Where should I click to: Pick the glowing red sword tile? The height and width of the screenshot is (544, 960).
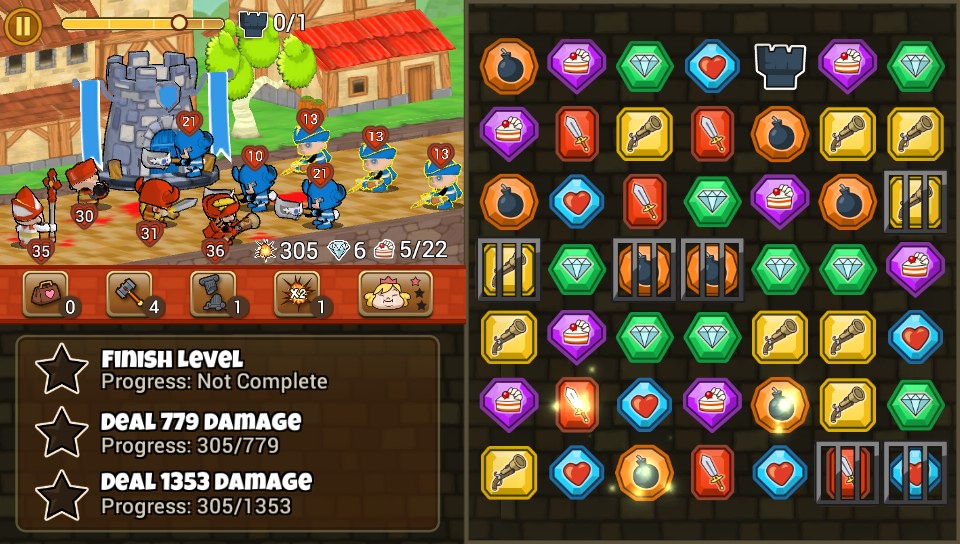coord(577,404)
